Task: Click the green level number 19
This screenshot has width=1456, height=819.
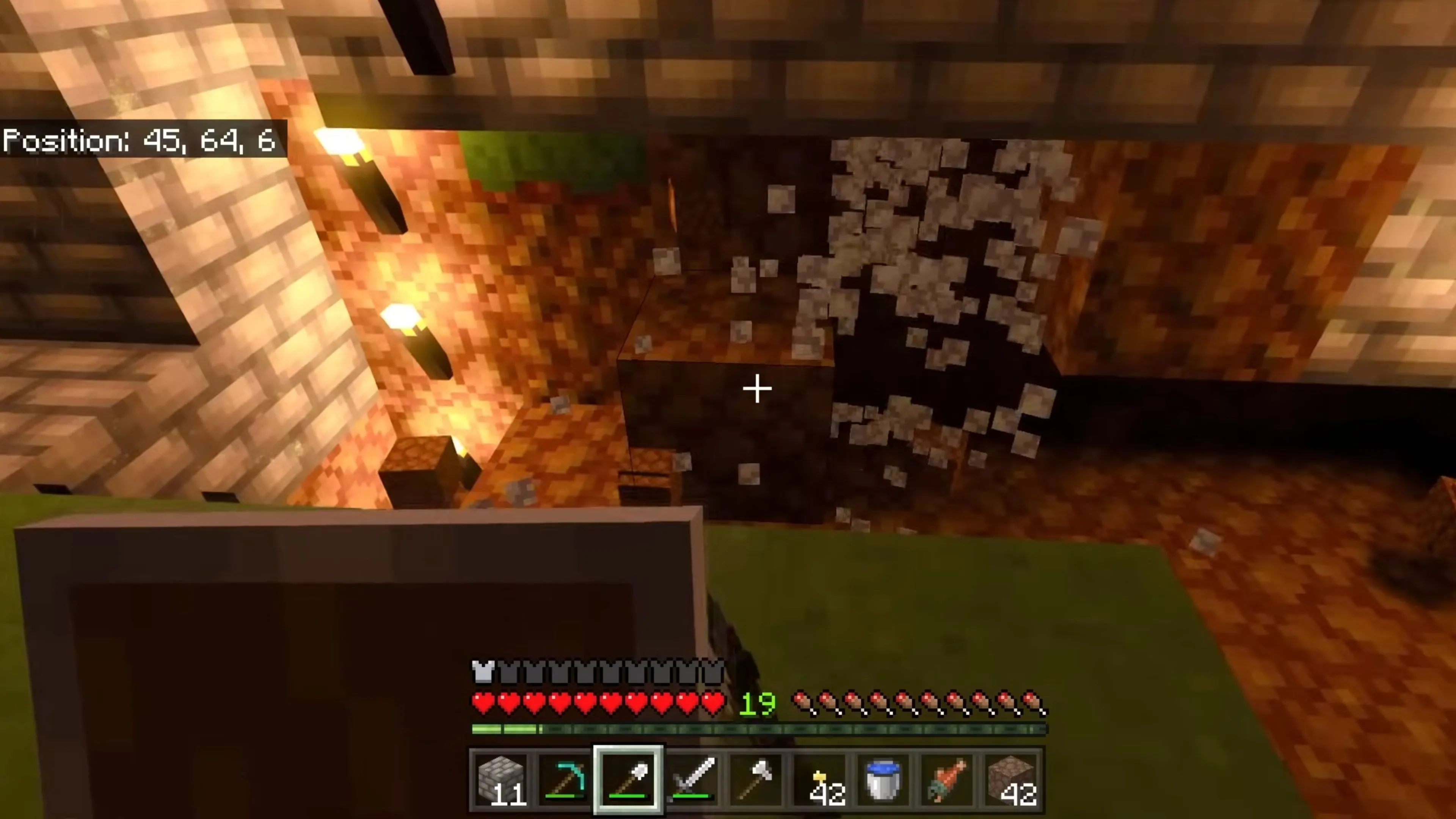Action: coord(758,703)
